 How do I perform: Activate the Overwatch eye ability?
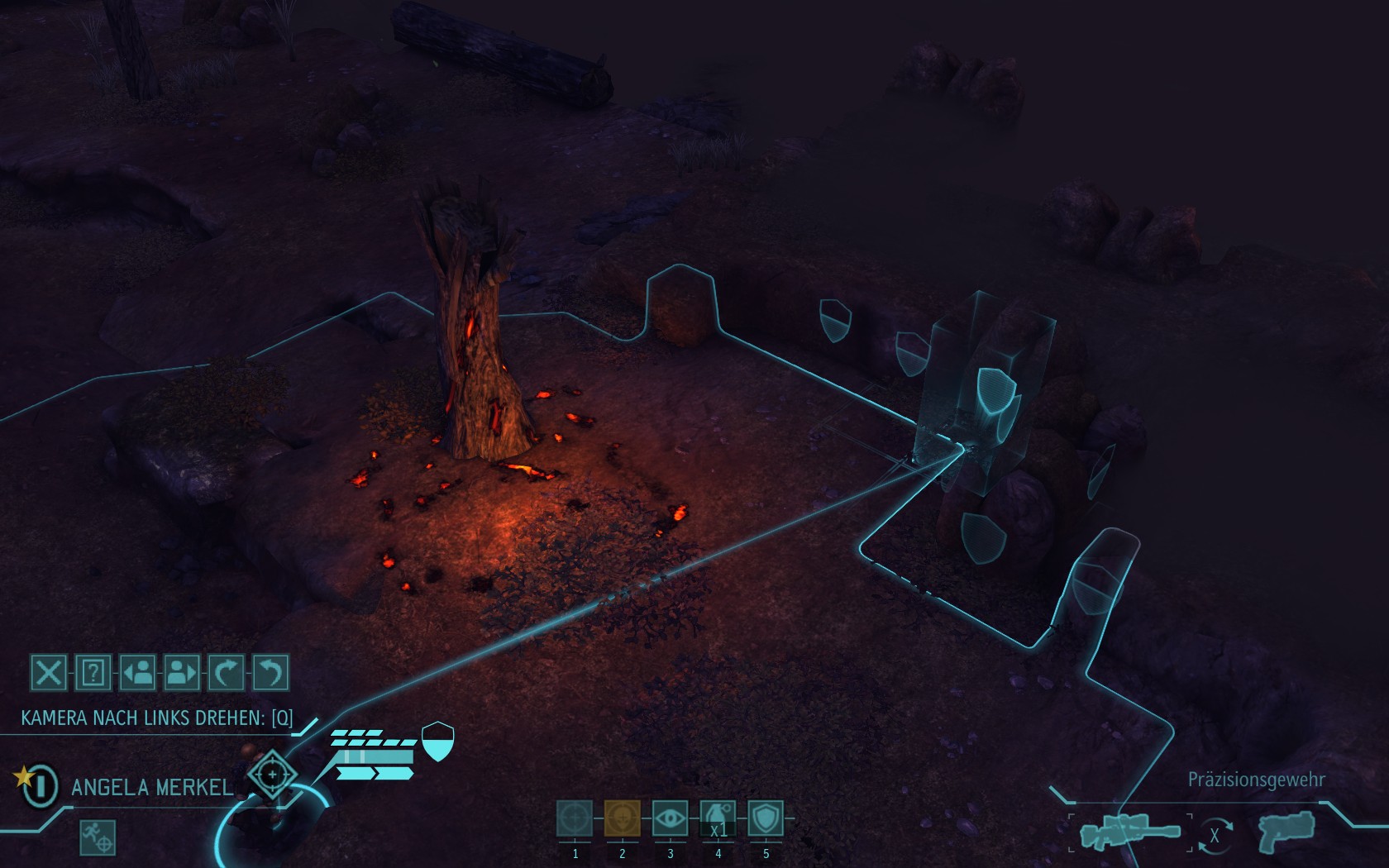[670, 818]
